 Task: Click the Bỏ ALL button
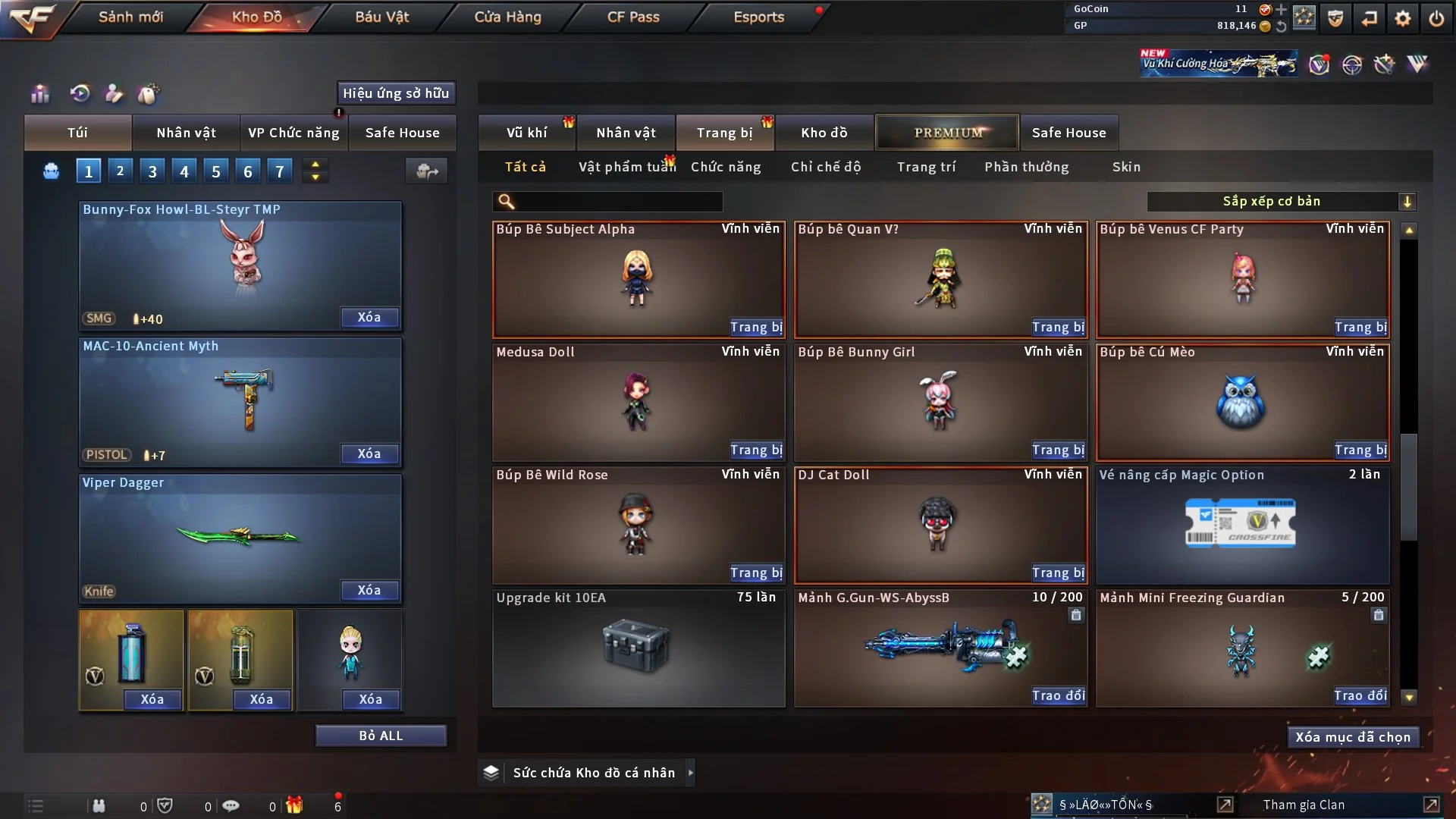coord(381,736)
